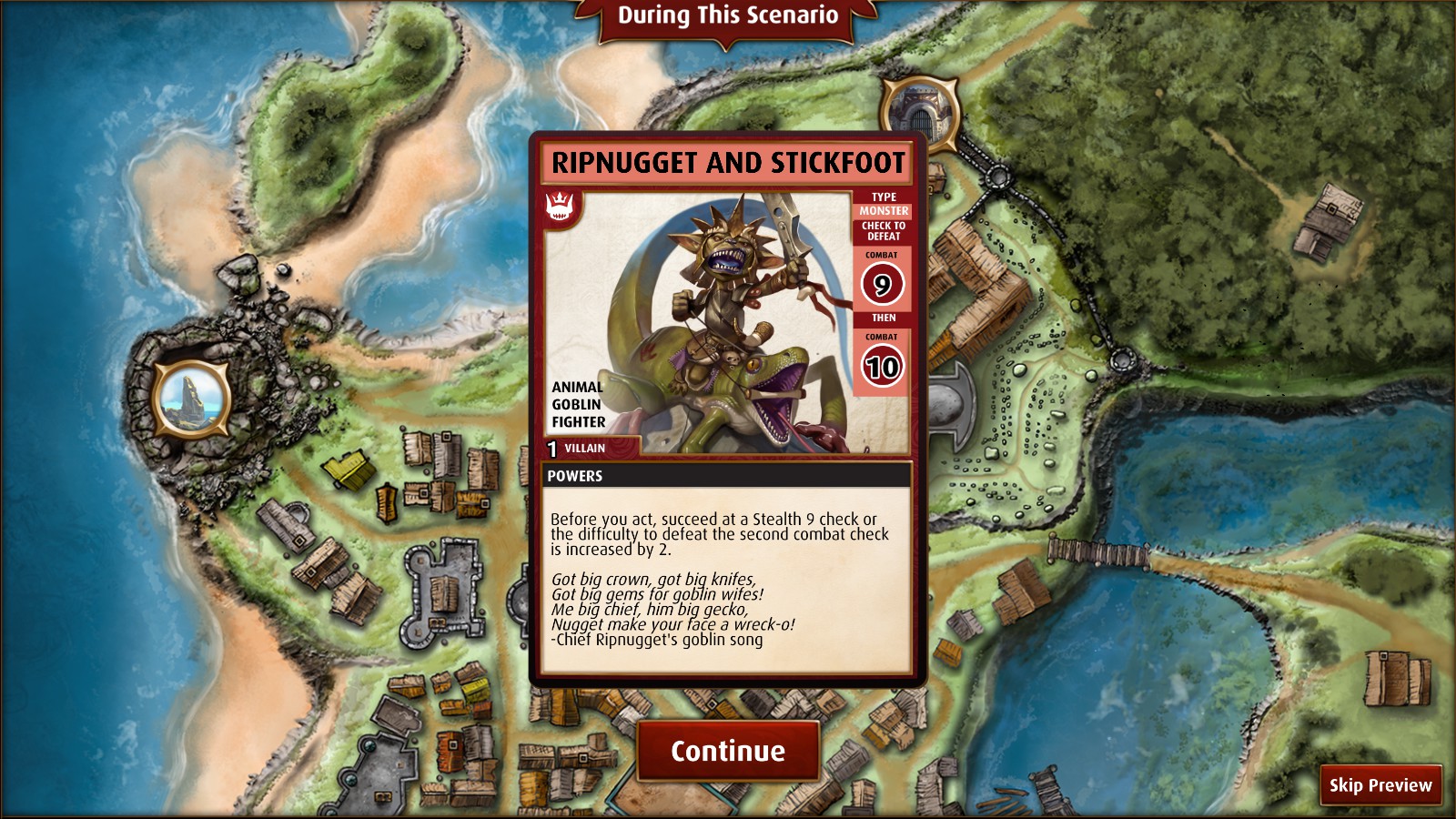Select the Combat 9 check circle
The height and width of the screenshot is (819, 1456).
pos(881,287)
